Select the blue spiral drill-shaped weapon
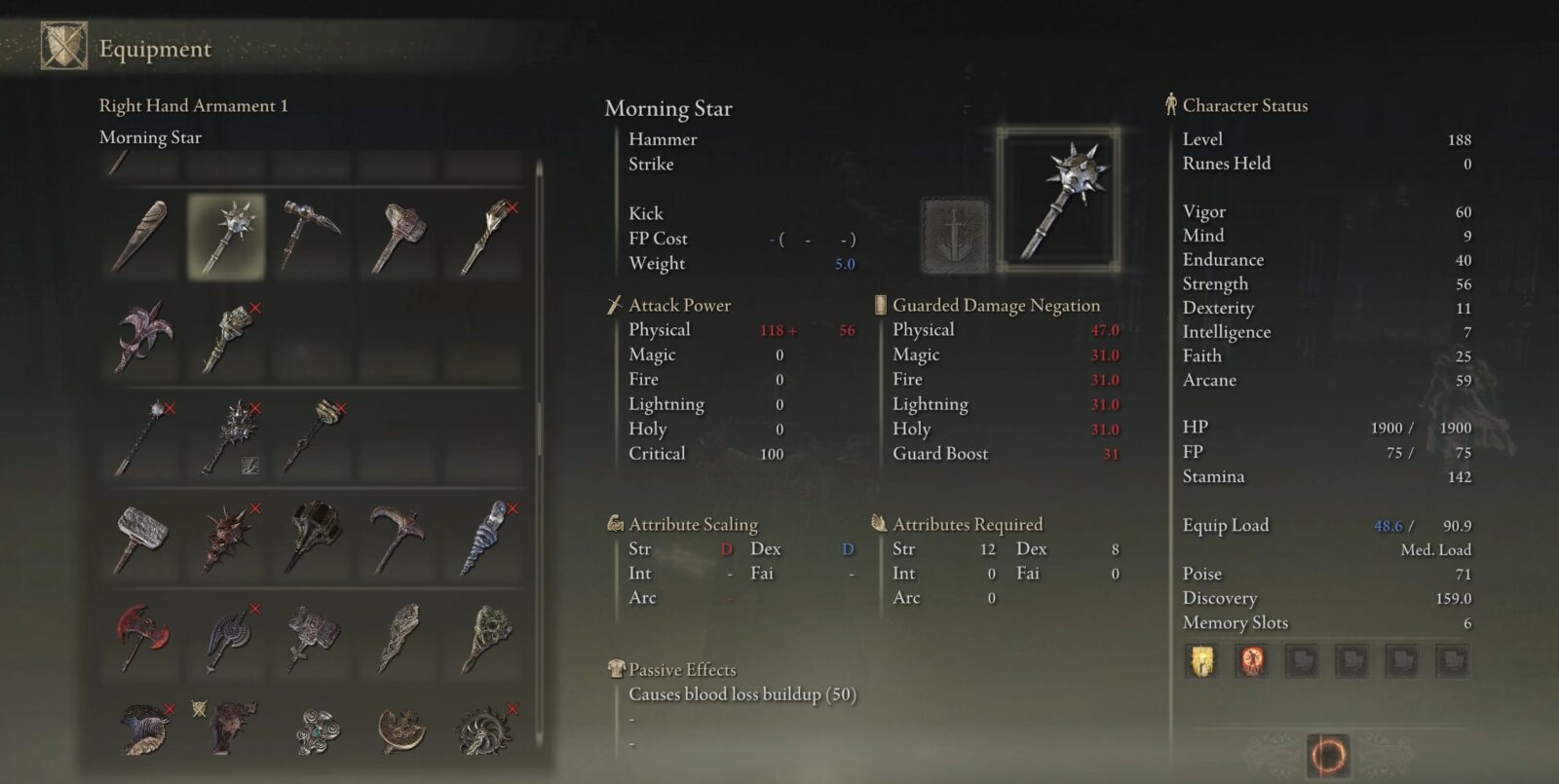 (x=484, y=538)
